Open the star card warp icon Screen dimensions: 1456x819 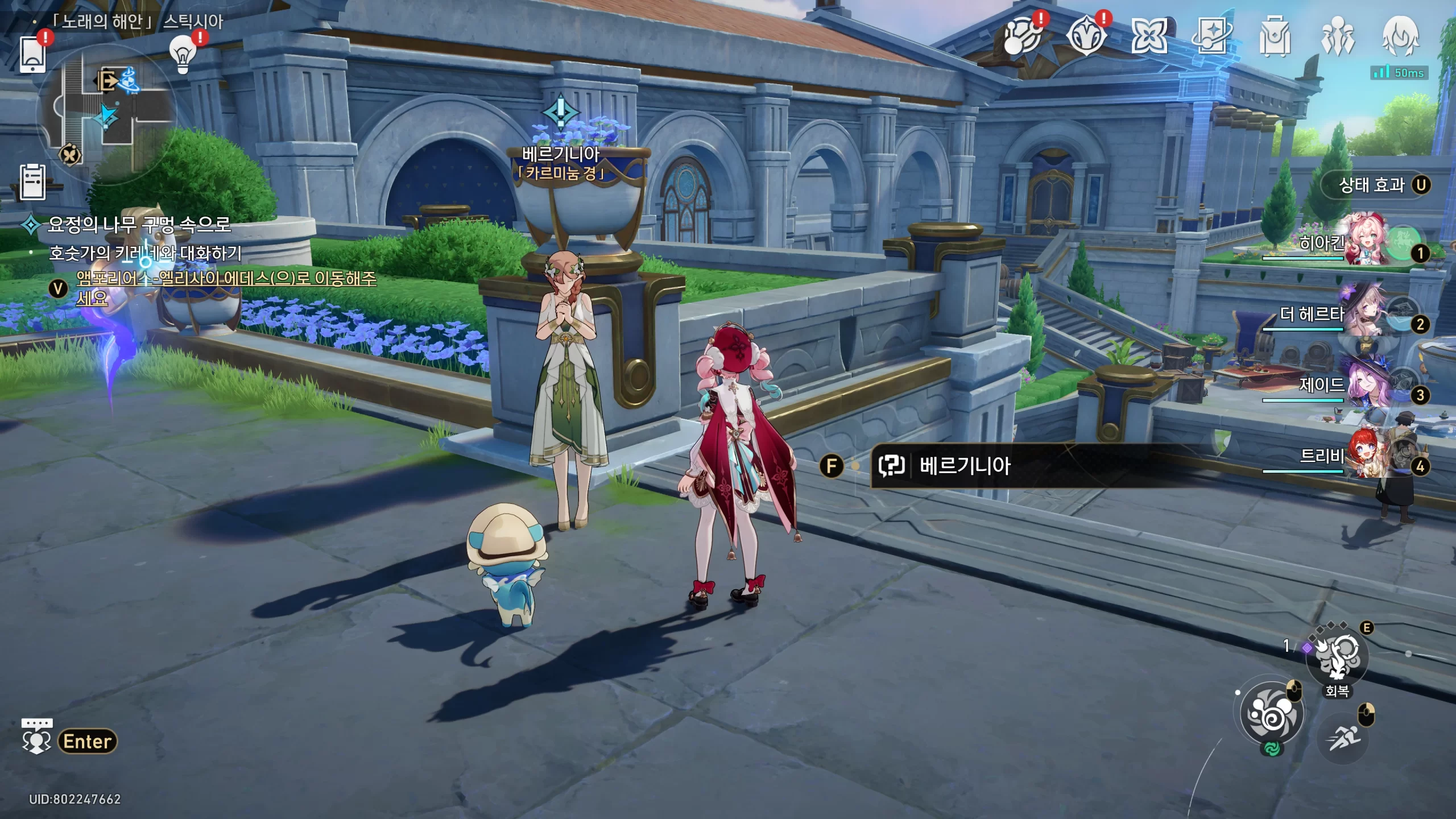point(1211,36)
